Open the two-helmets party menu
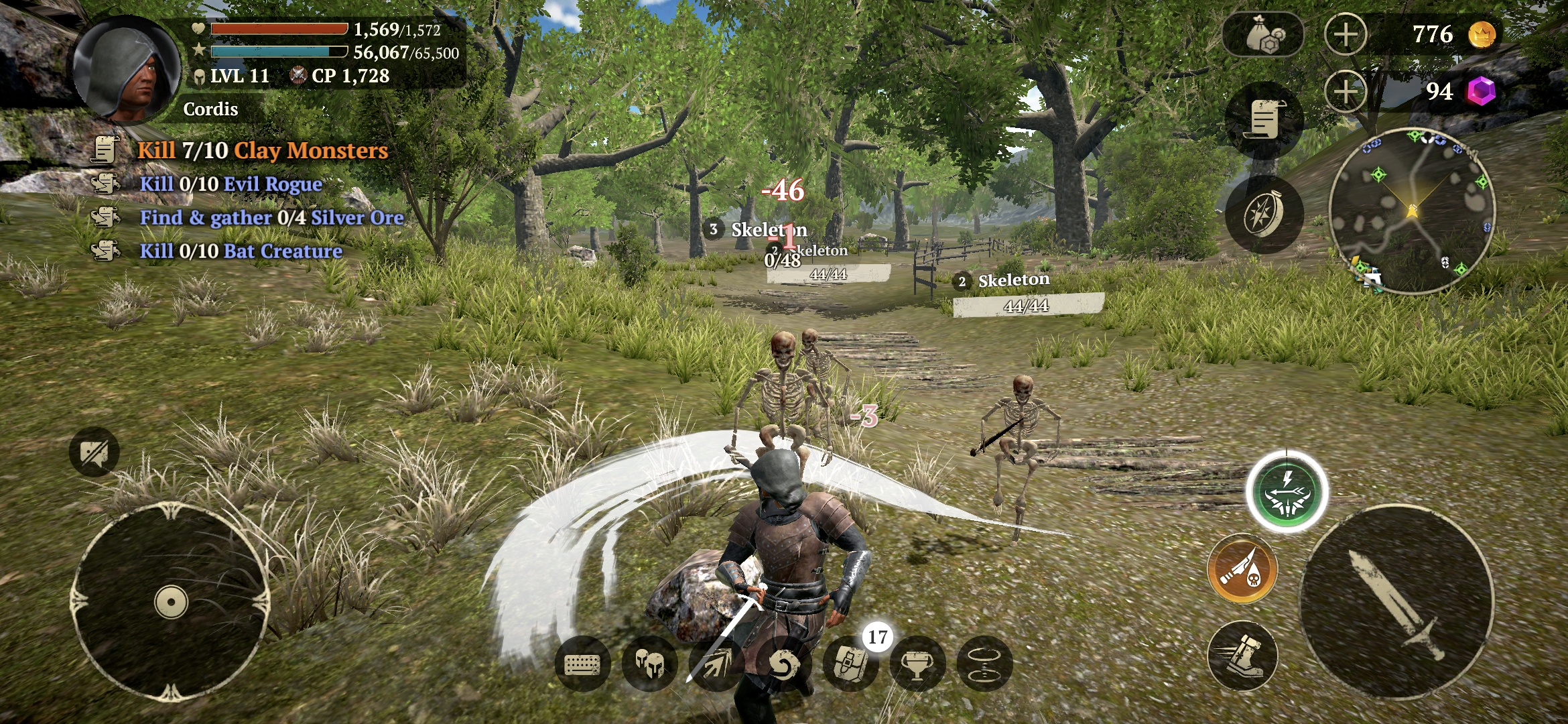 tap(649, 664)
